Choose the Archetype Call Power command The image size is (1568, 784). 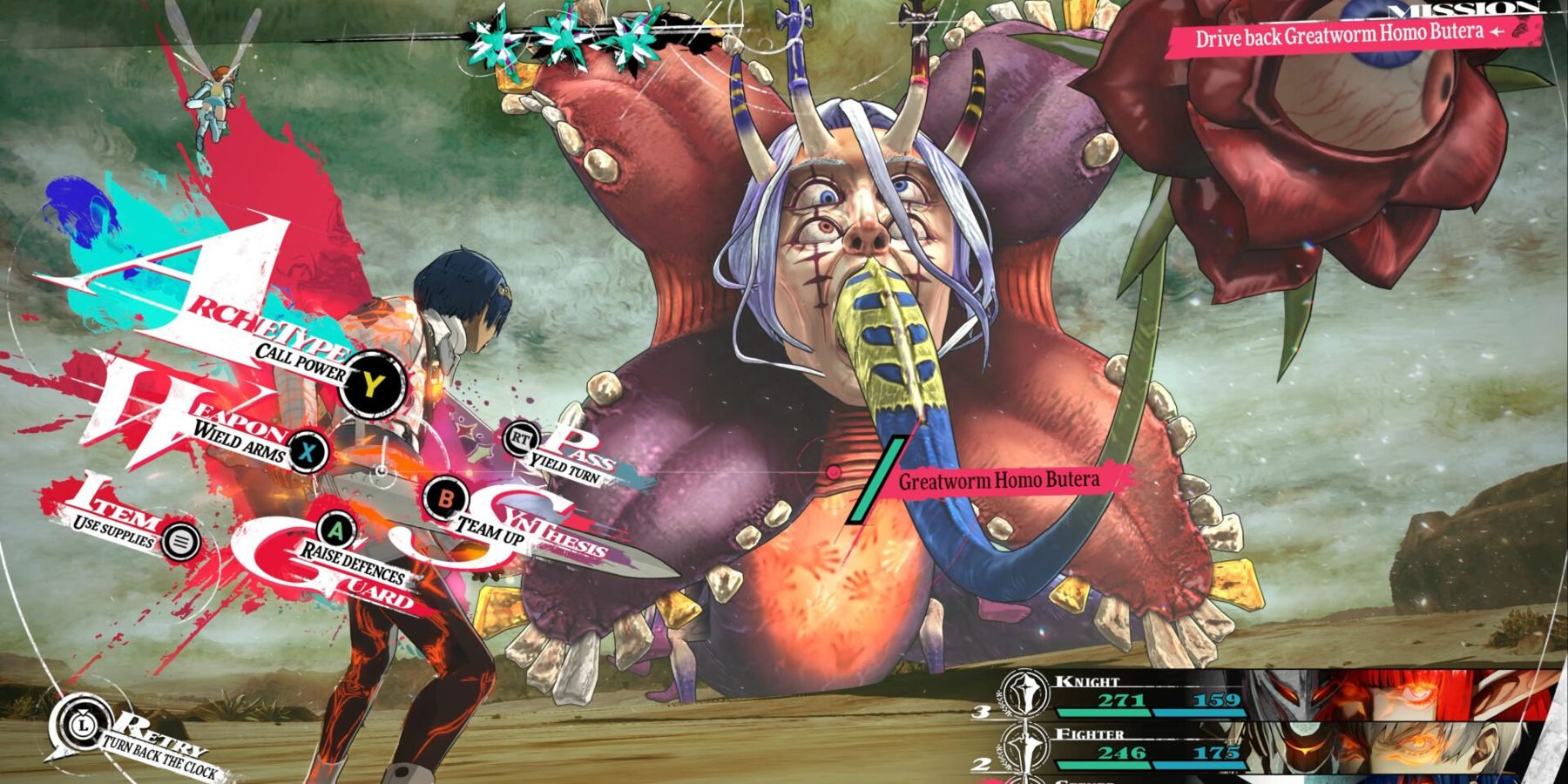(372, 383)
